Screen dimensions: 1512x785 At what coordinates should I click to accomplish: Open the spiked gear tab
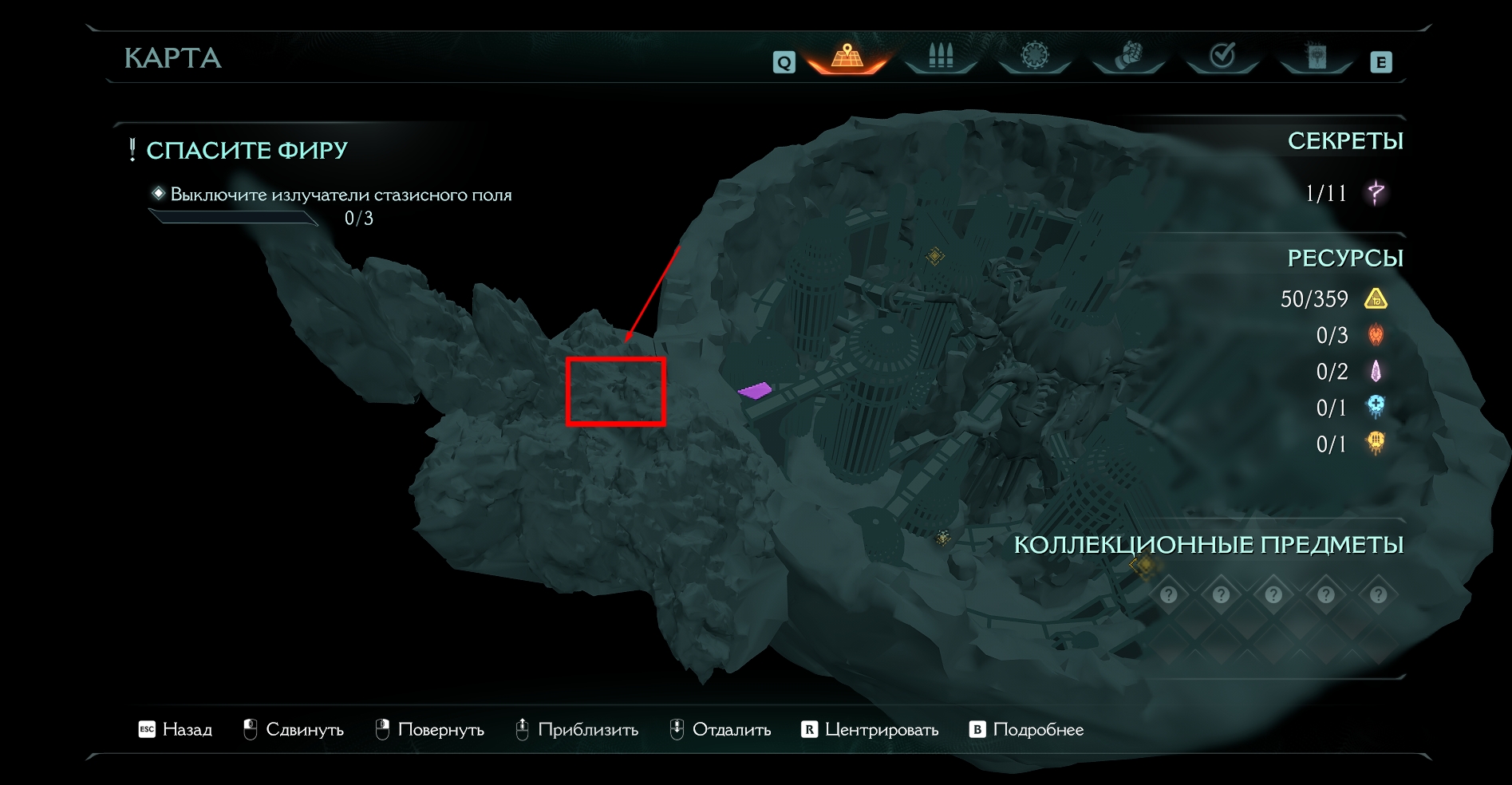1034,56
